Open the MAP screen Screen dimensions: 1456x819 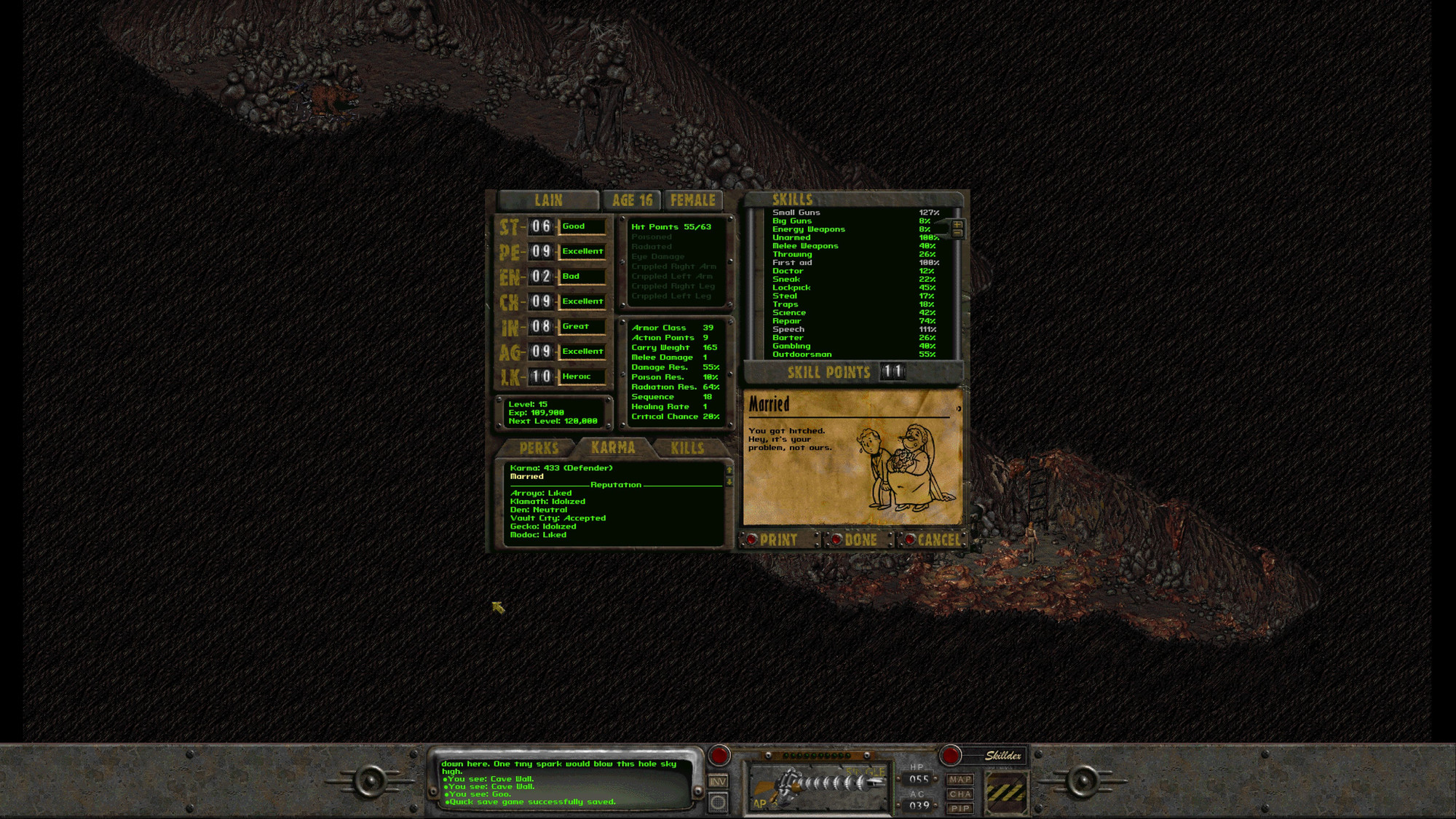point(959,778)
